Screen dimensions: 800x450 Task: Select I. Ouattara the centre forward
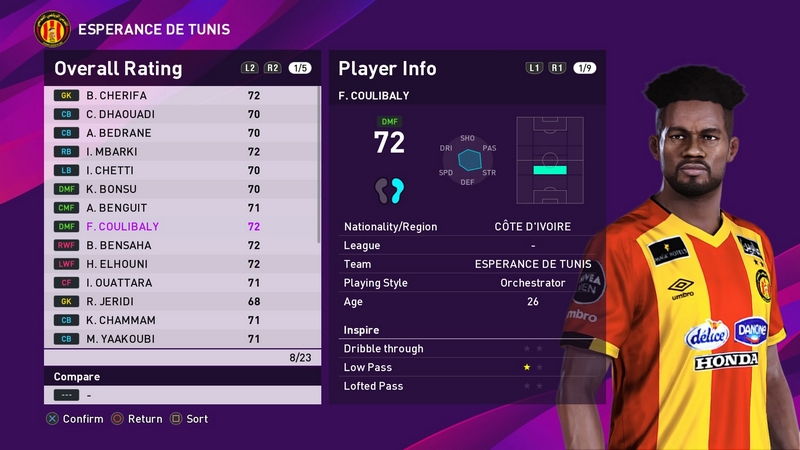pyautogui.click(x=180, y=283)
